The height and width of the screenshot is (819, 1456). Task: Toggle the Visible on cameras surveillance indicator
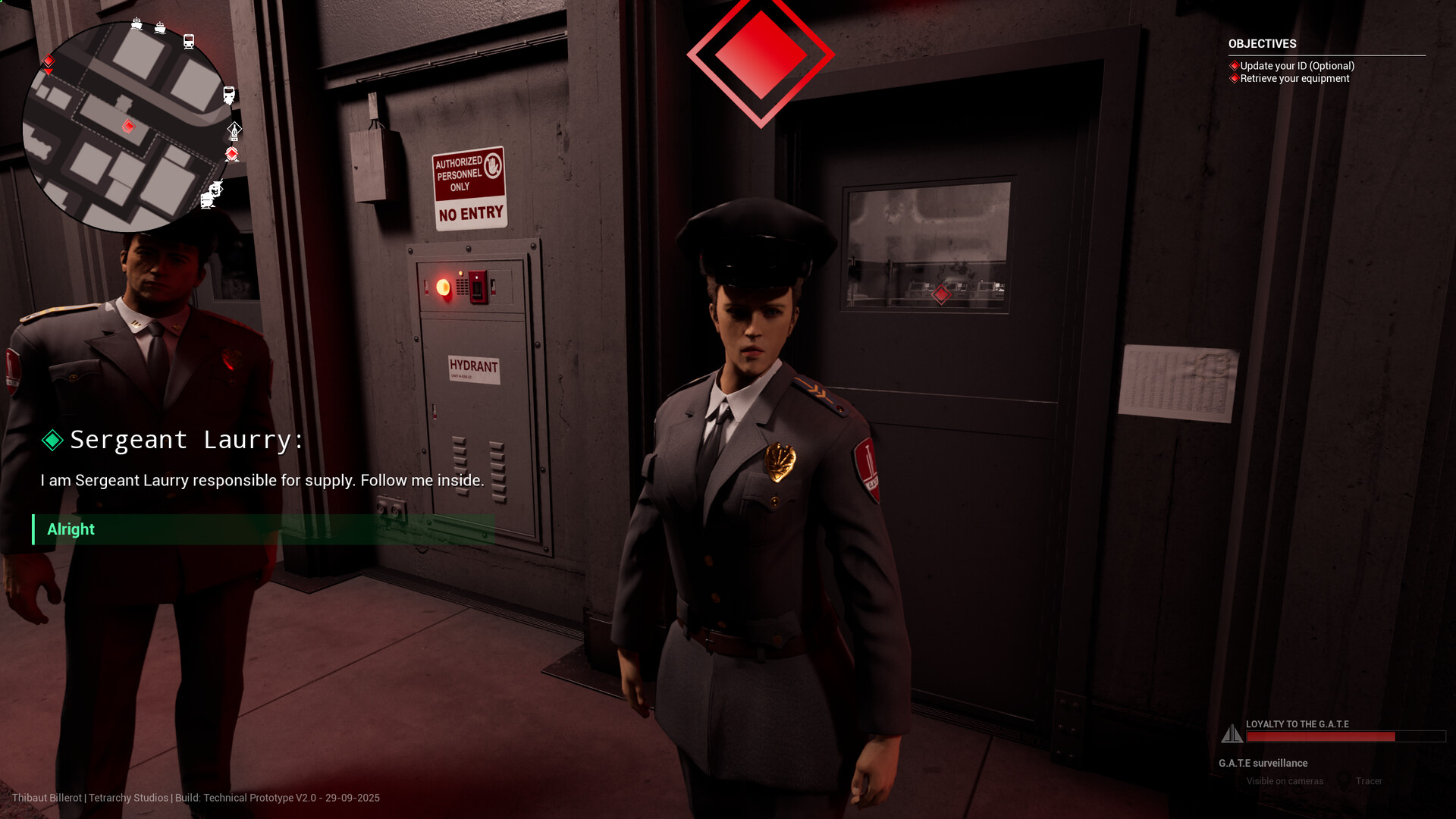pos(1285,780)
